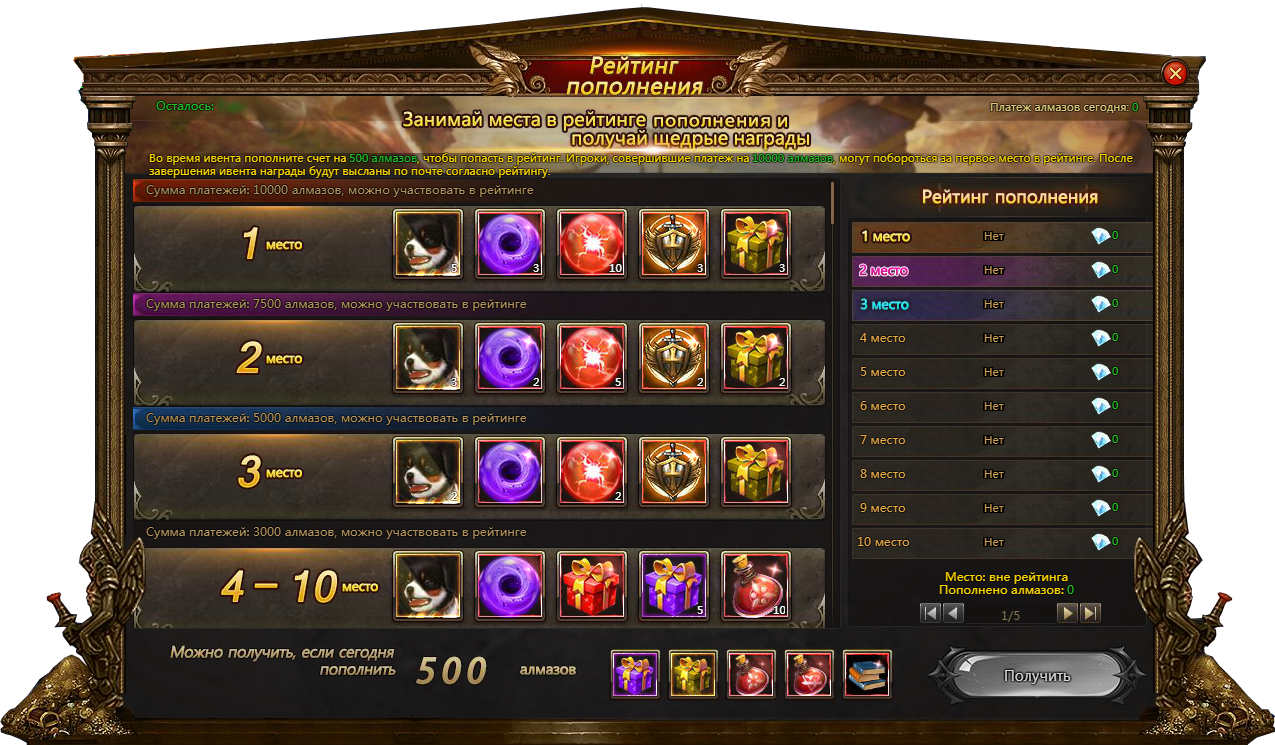The image size is (1275, 745).
Task: Choose the gold gift box for 3 место
Action: [756, 471]
